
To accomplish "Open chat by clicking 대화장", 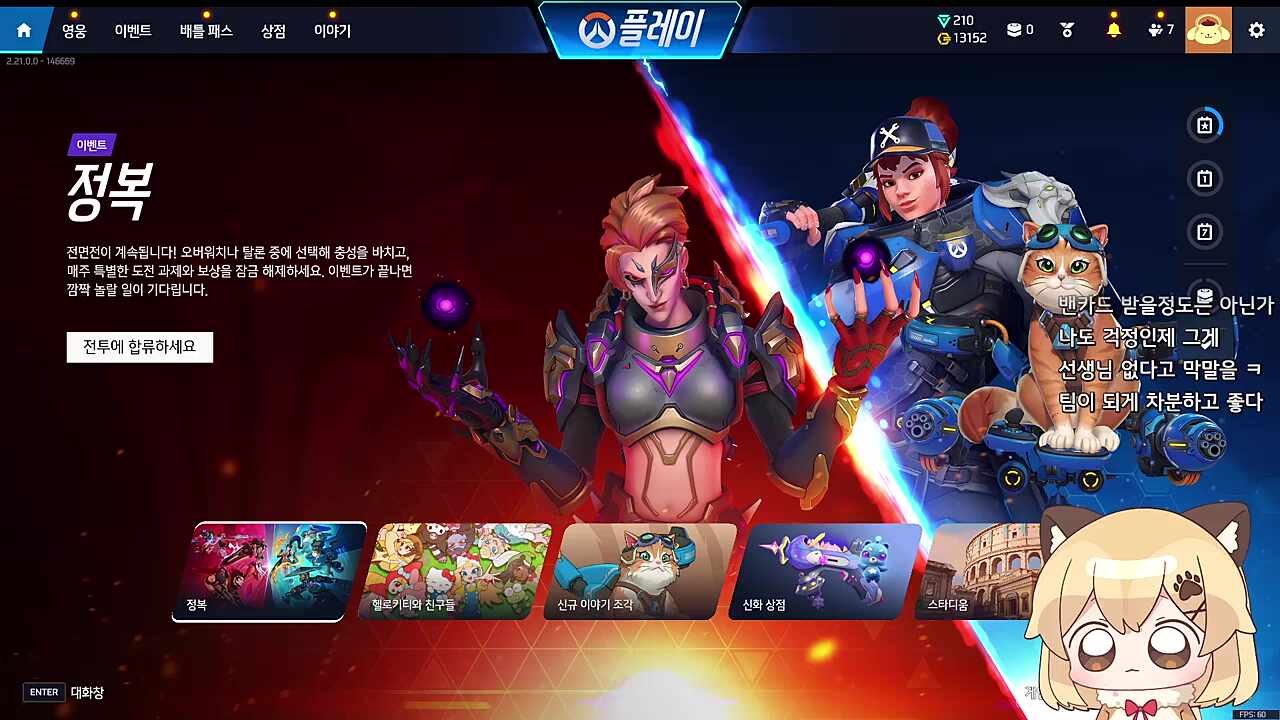I will (85, 691).
